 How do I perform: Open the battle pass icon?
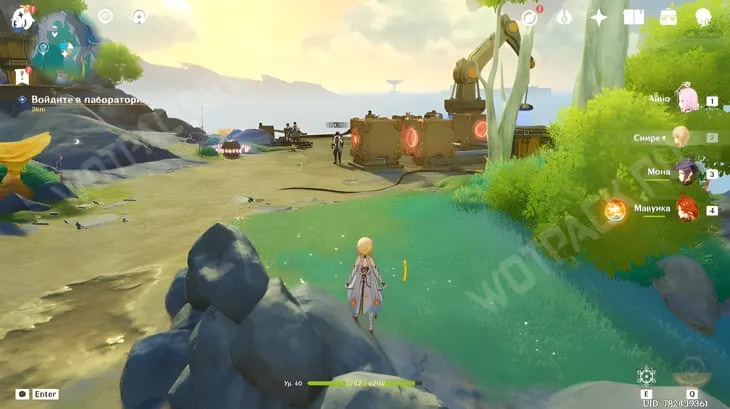pyautogui.click(x=563, y=17)
